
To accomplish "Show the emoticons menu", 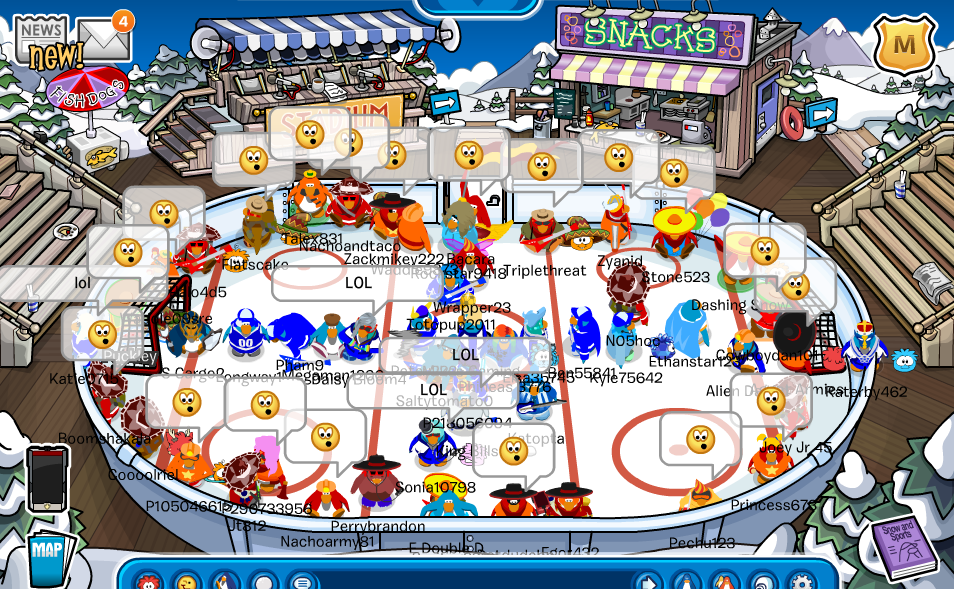I will 187,581.
